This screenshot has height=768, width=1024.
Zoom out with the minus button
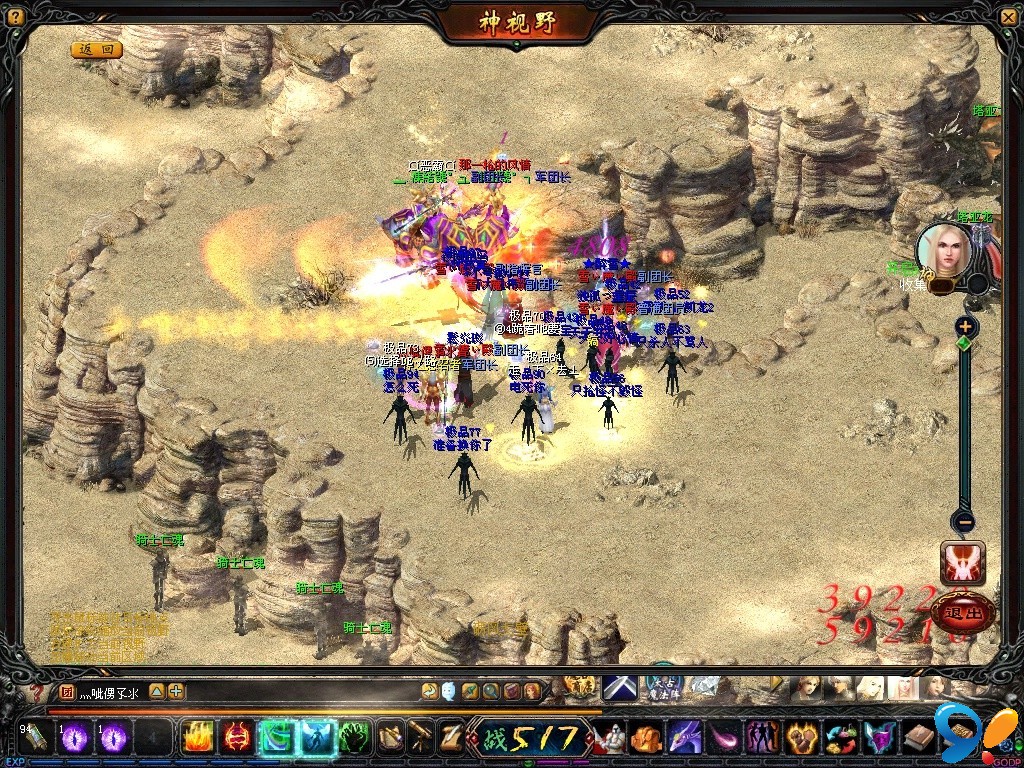pyautogui.click(x=964, y=521)
